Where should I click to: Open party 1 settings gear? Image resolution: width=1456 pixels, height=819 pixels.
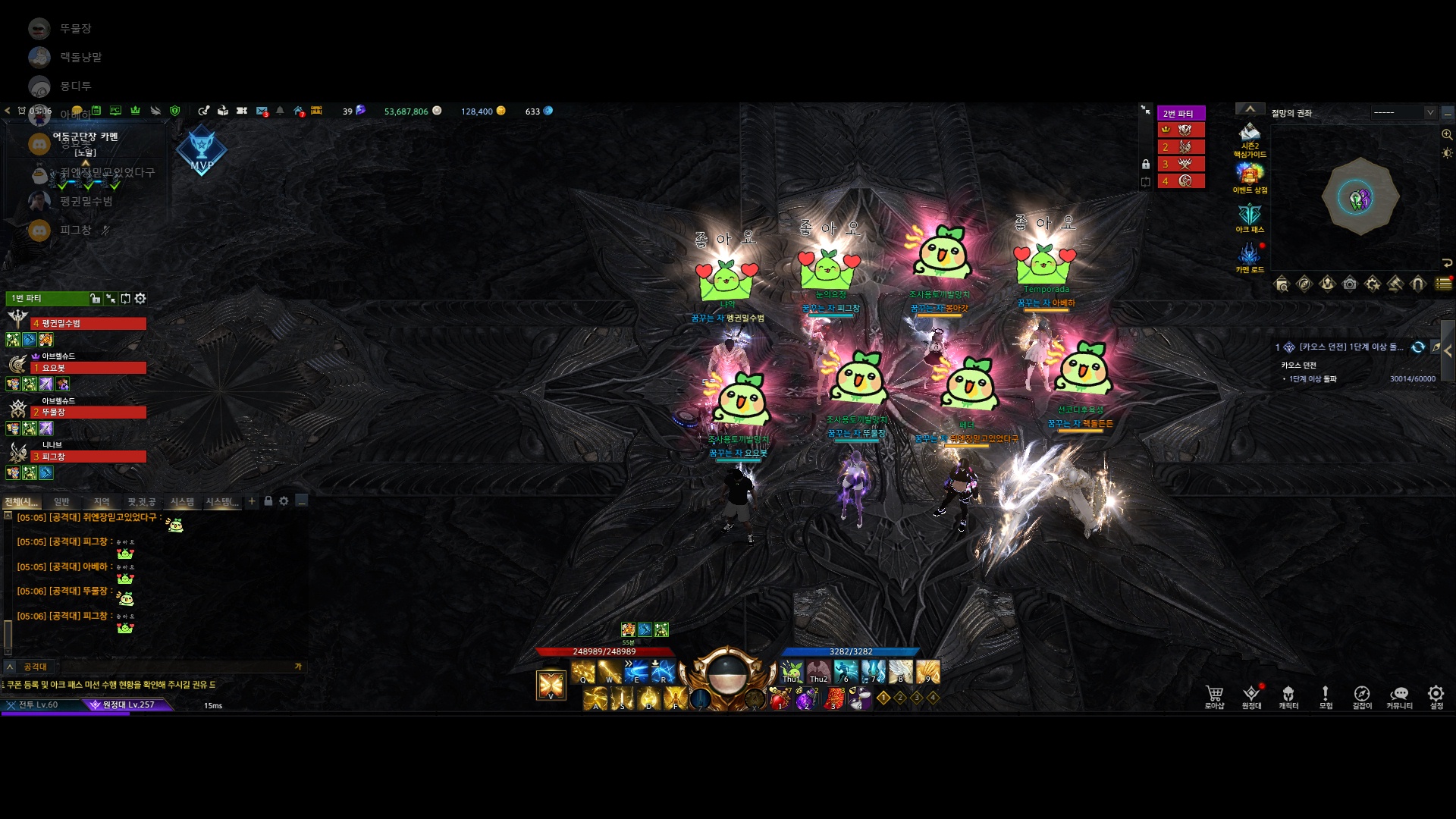140,299
